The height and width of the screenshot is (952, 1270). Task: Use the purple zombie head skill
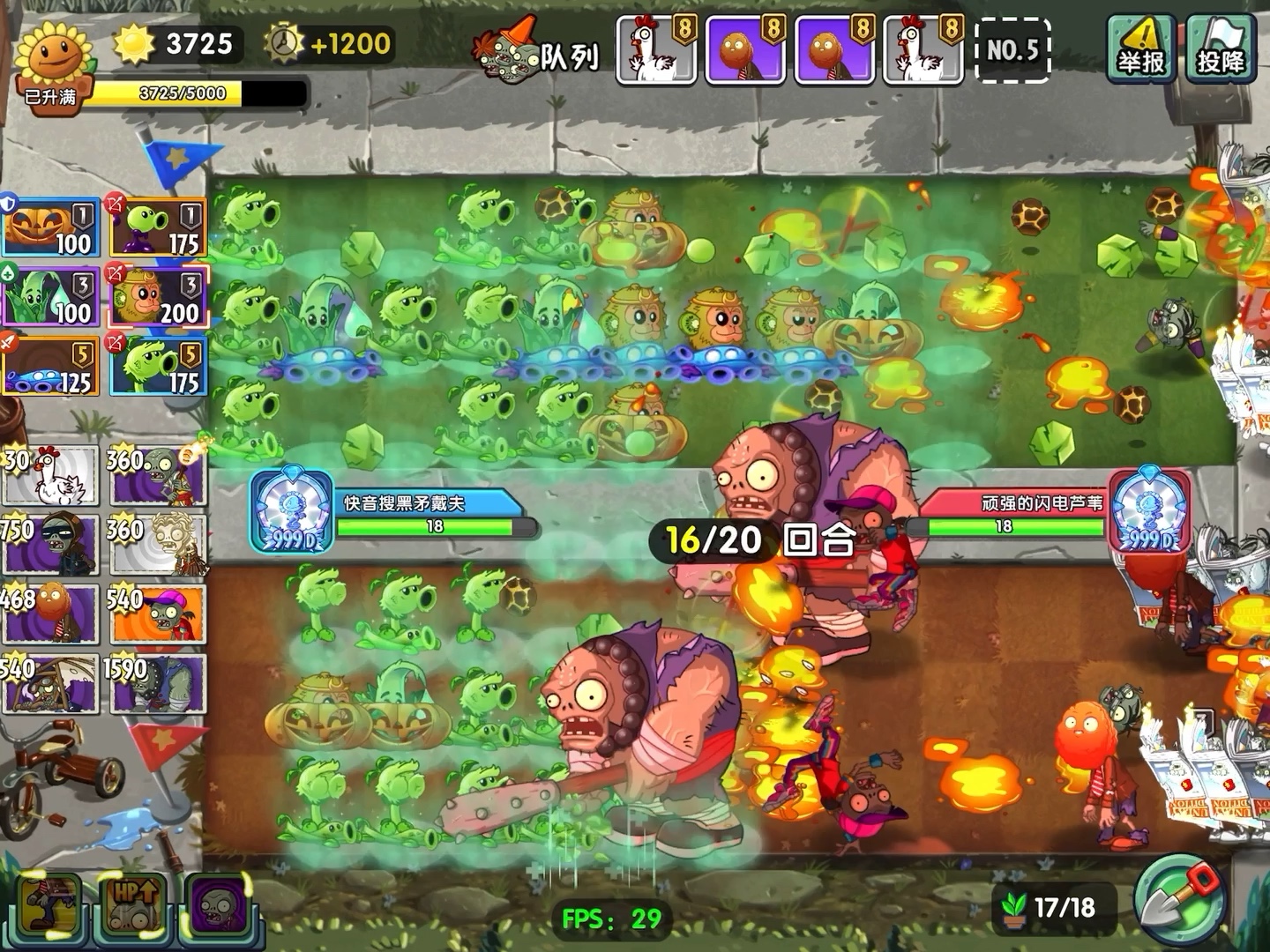click(x=217, y=905)
